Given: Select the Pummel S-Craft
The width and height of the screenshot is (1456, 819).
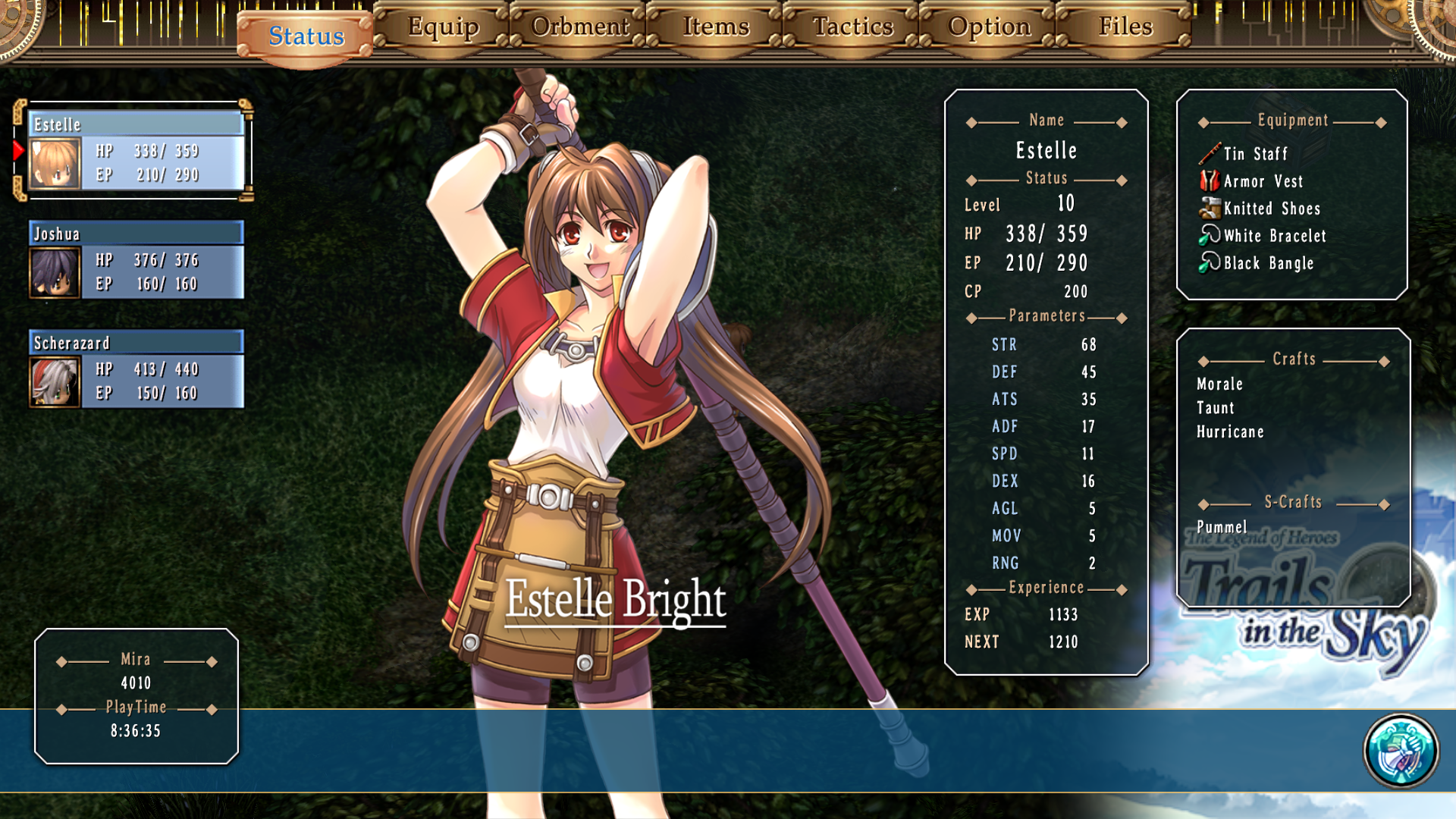Looking at the screenshot, I should pos(1221,527).
